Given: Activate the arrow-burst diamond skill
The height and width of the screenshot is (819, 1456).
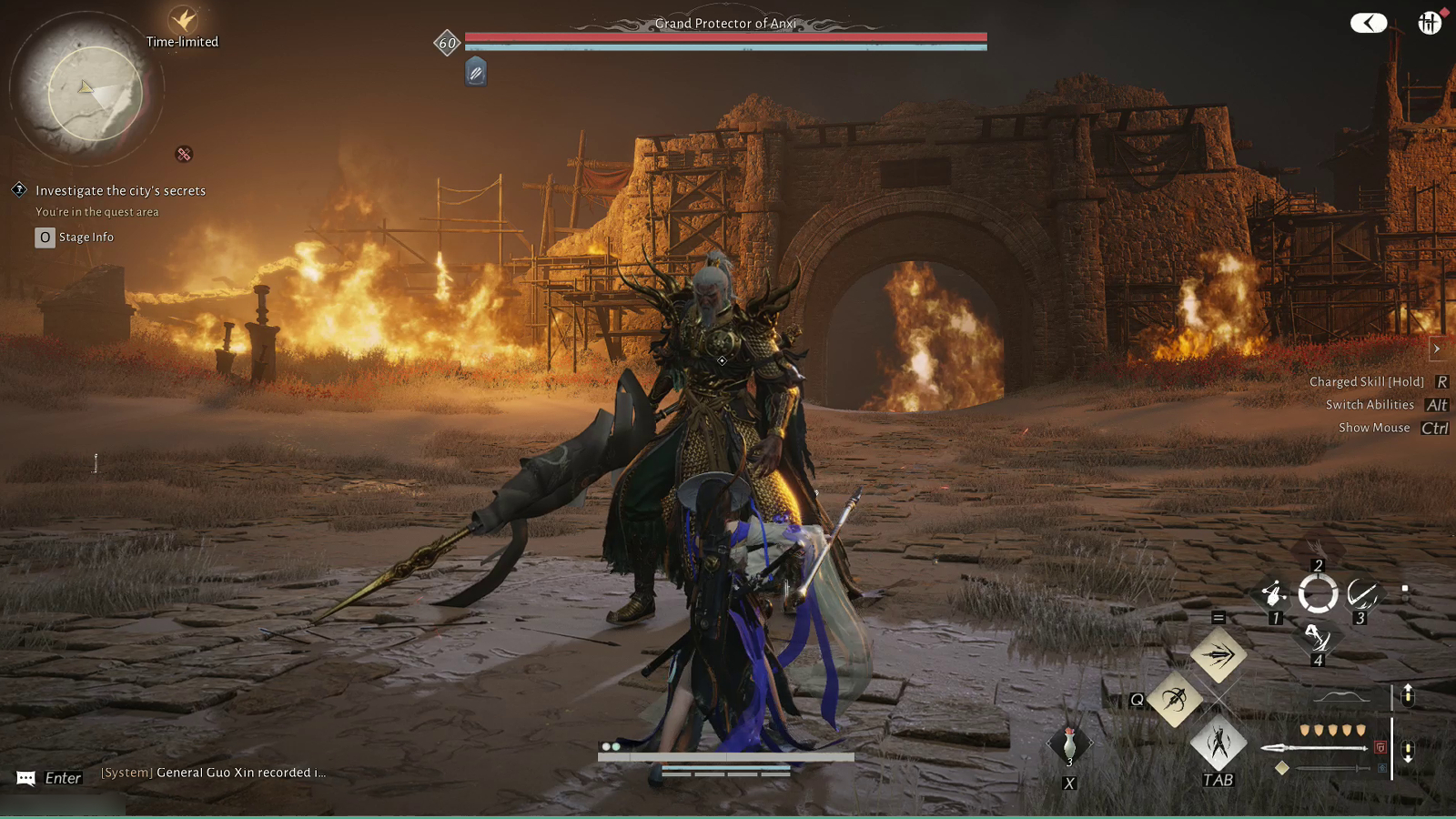Looking at the screenshot, I should coord(1218,654).
